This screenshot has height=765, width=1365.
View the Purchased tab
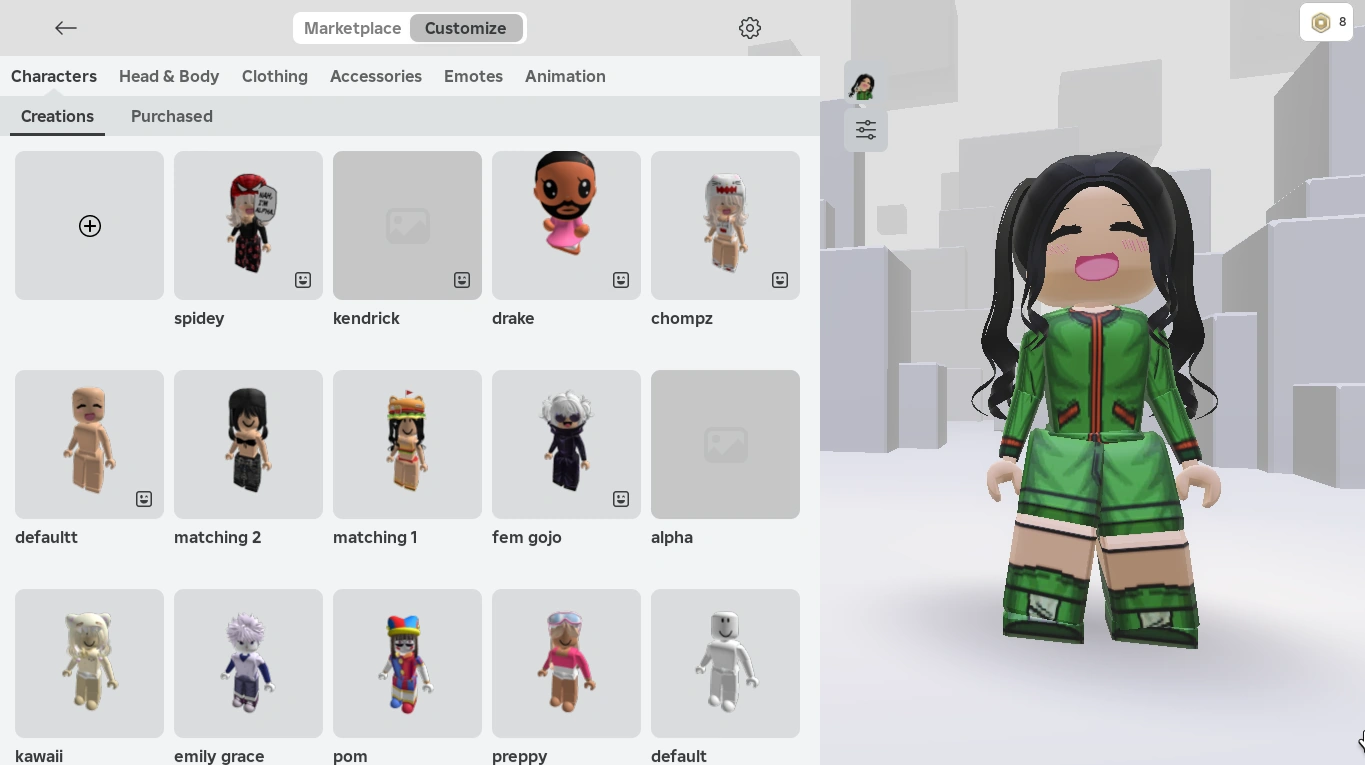(x=171, y=116)
